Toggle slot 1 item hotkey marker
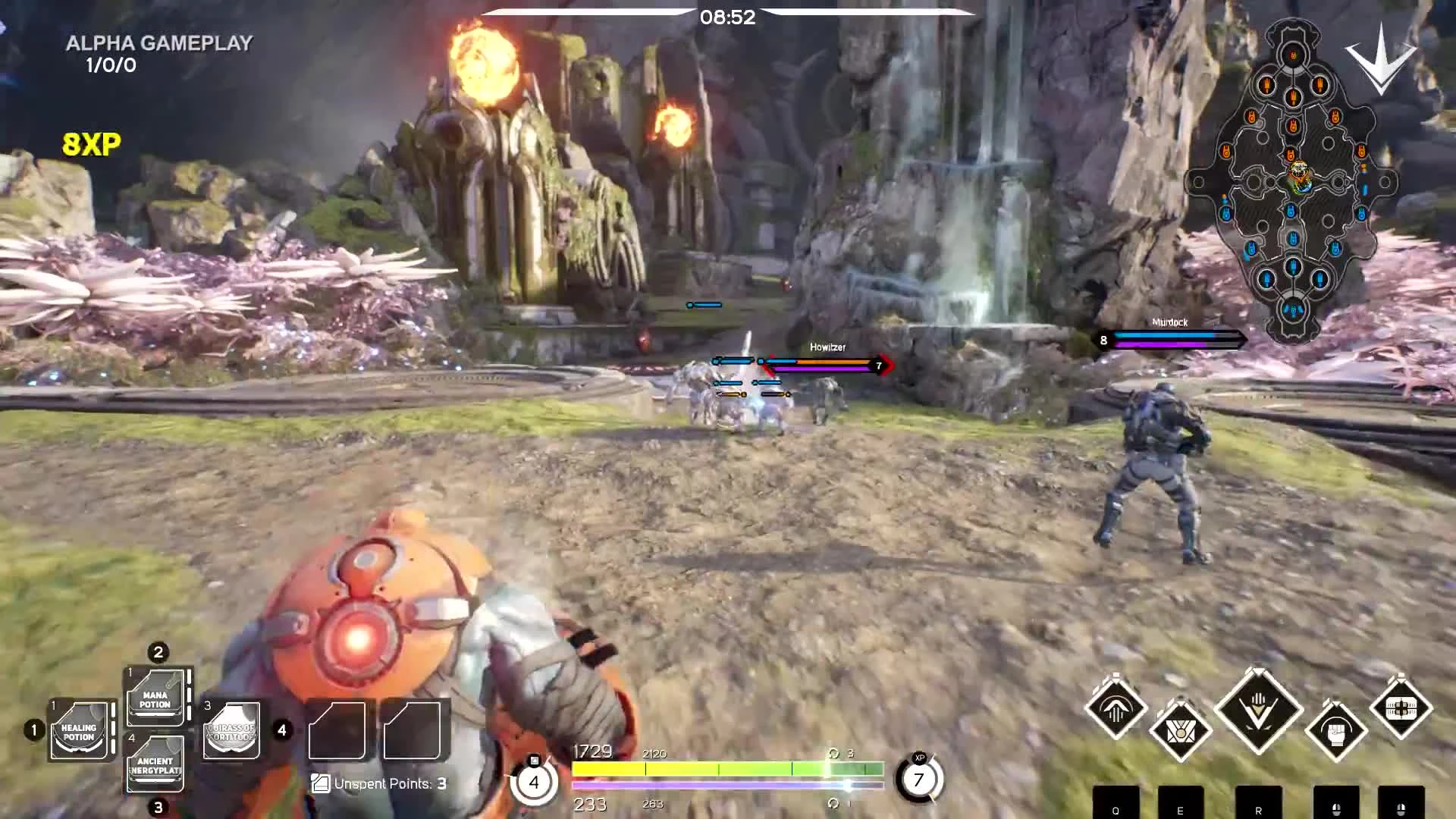 pyautogui.click(x=33, y=730)
